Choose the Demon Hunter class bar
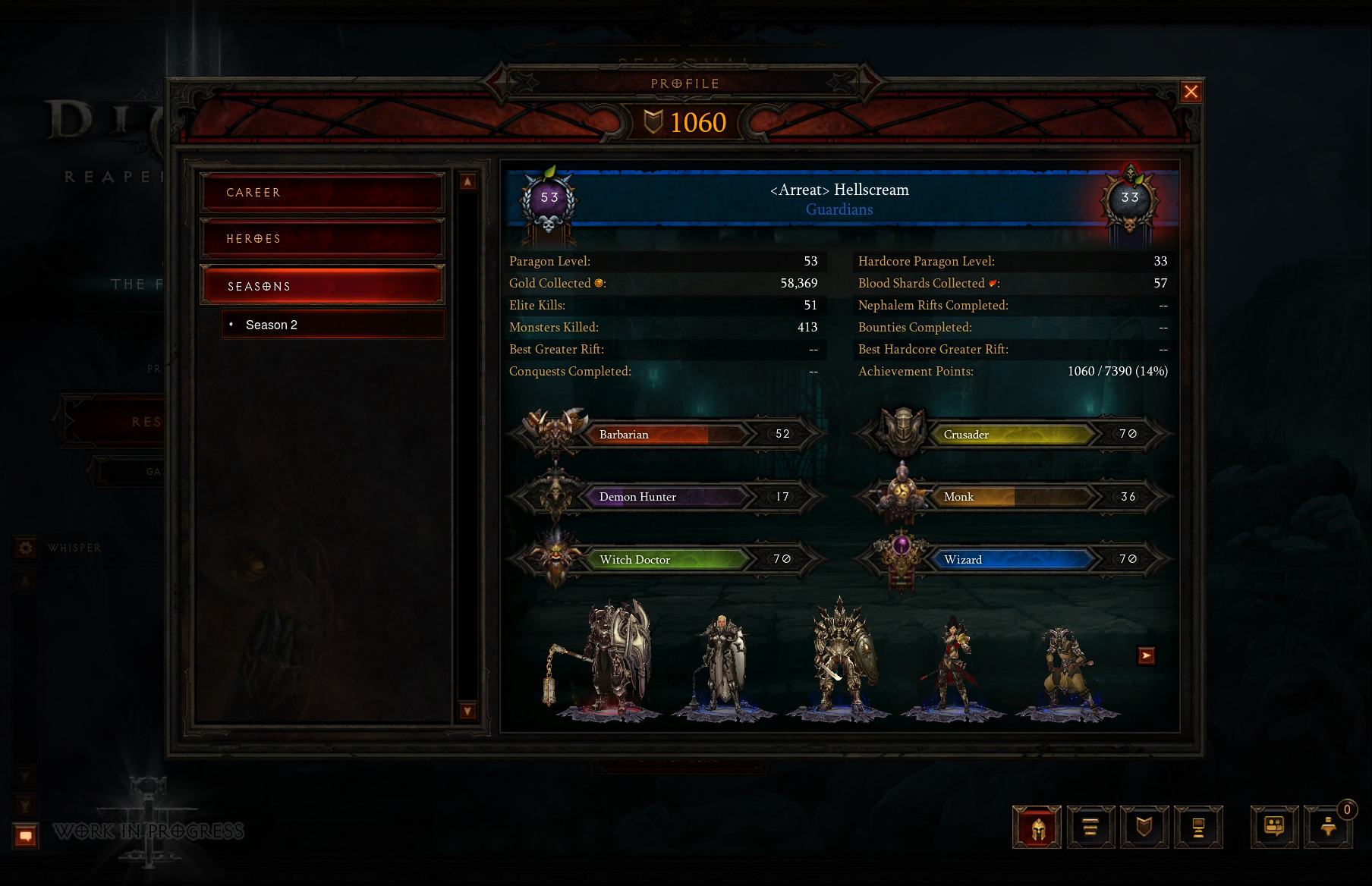This screenshot has height=886, width=1372. (665, 497)
